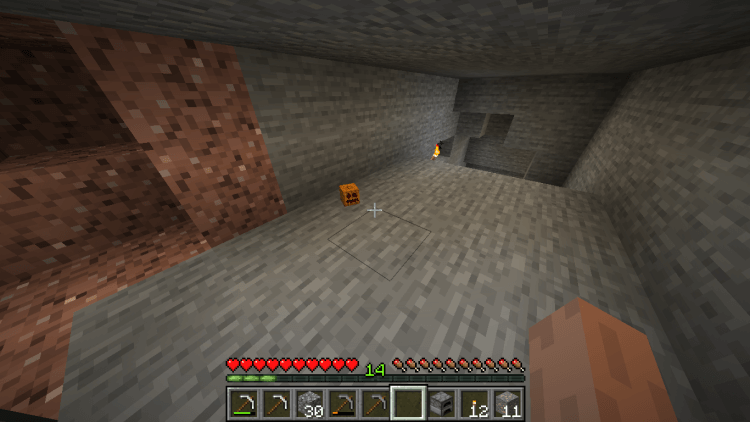
Task: Select the furnace hotbar slot
Action: (x=441, y=404)
